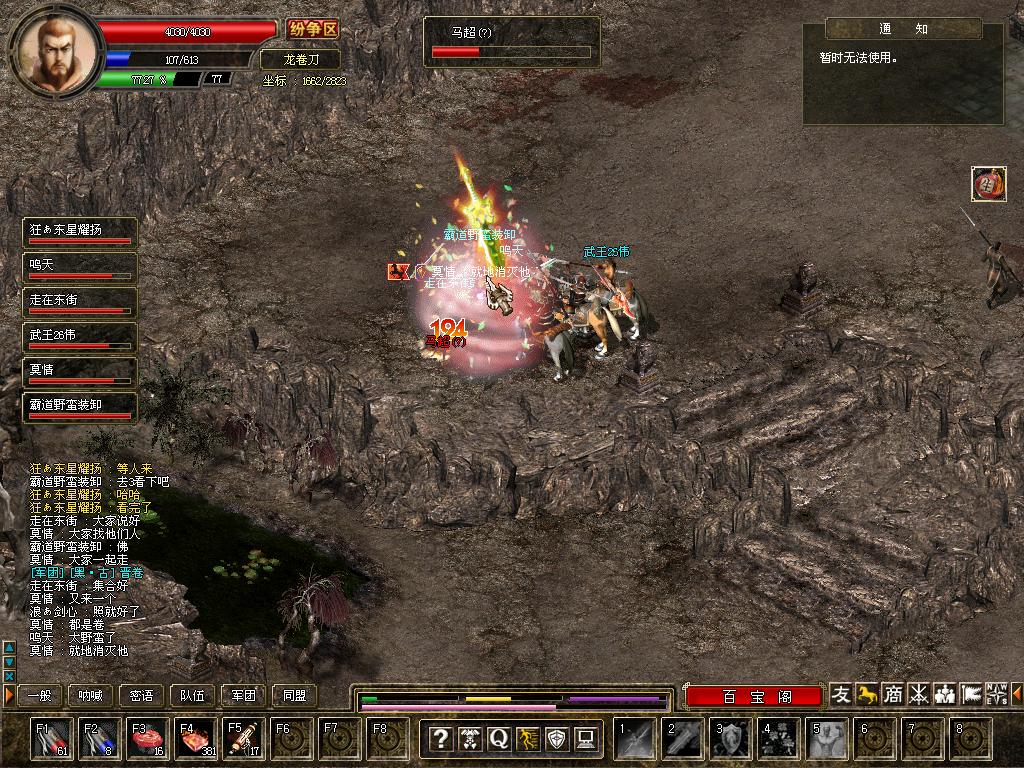Screen dimensions: 1024x768
Task: Switch to the 队伍 team channel
Action: tap(193, 696)
